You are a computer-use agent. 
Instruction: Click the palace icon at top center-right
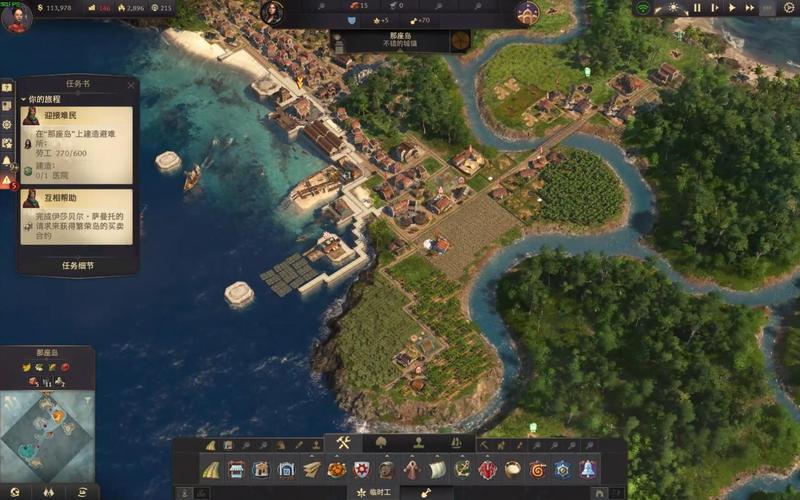point(527,12)
